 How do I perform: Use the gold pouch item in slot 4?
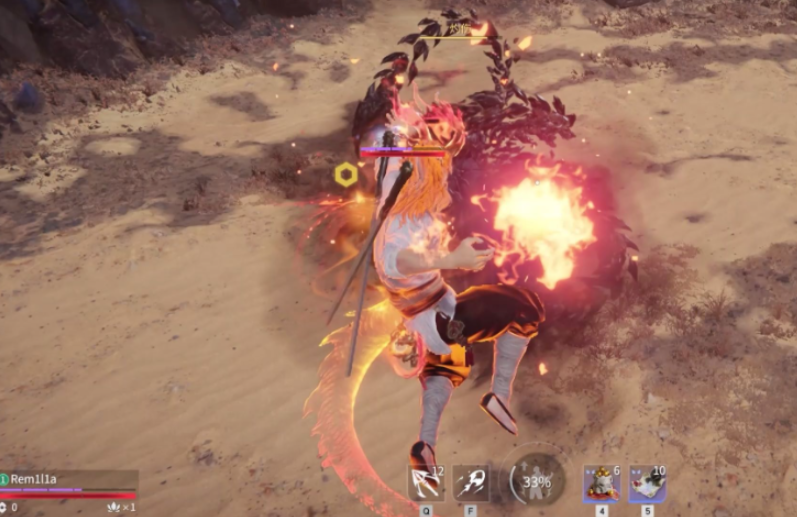coord(601,483)
